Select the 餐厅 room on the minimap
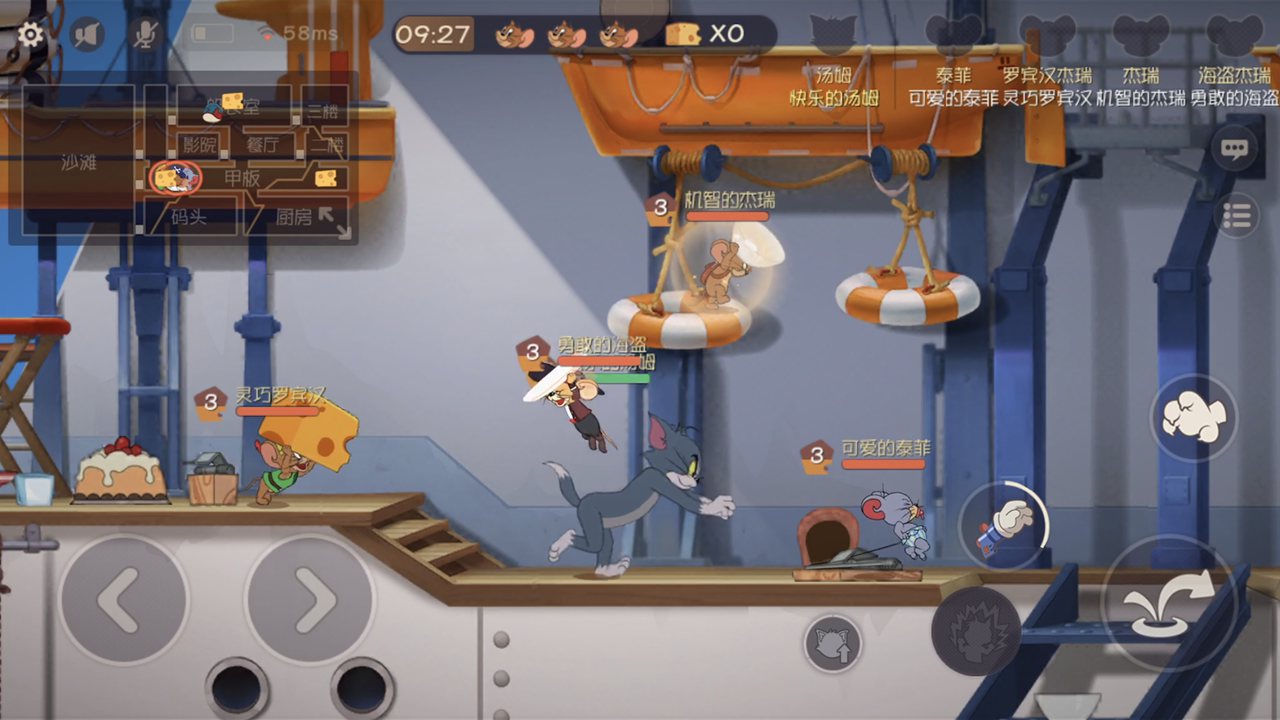This screenshot has height=720, width=1280. click(262, 145)
